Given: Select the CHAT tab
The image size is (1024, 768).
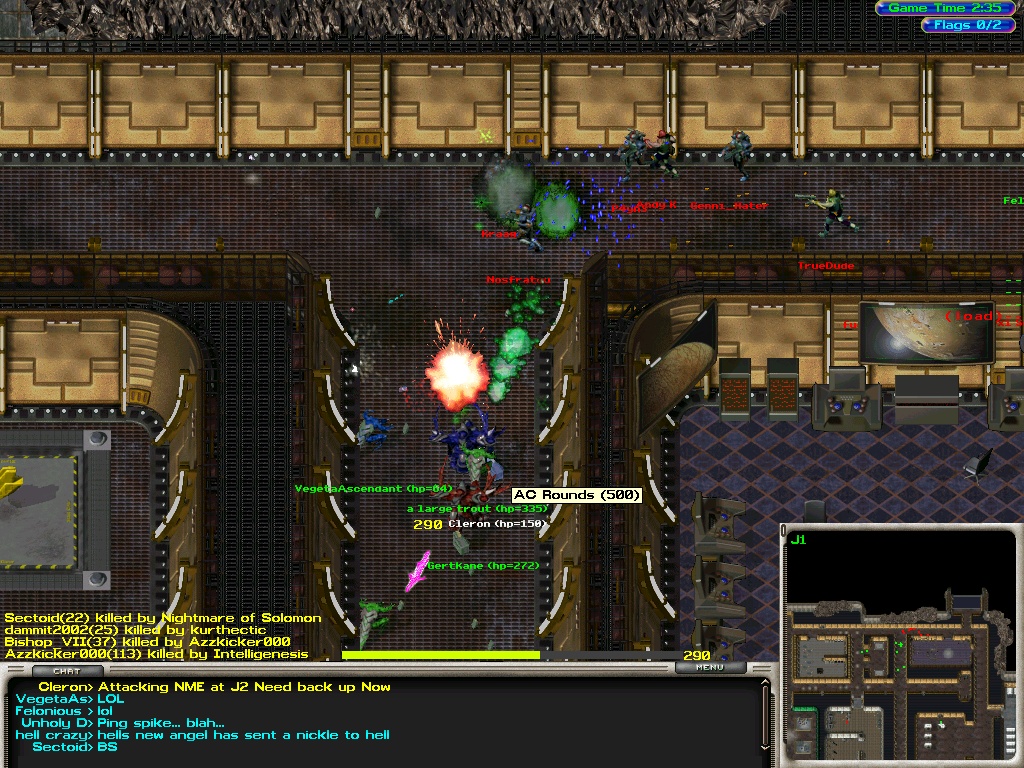Looking at the screenshot, I should point(67,671).
